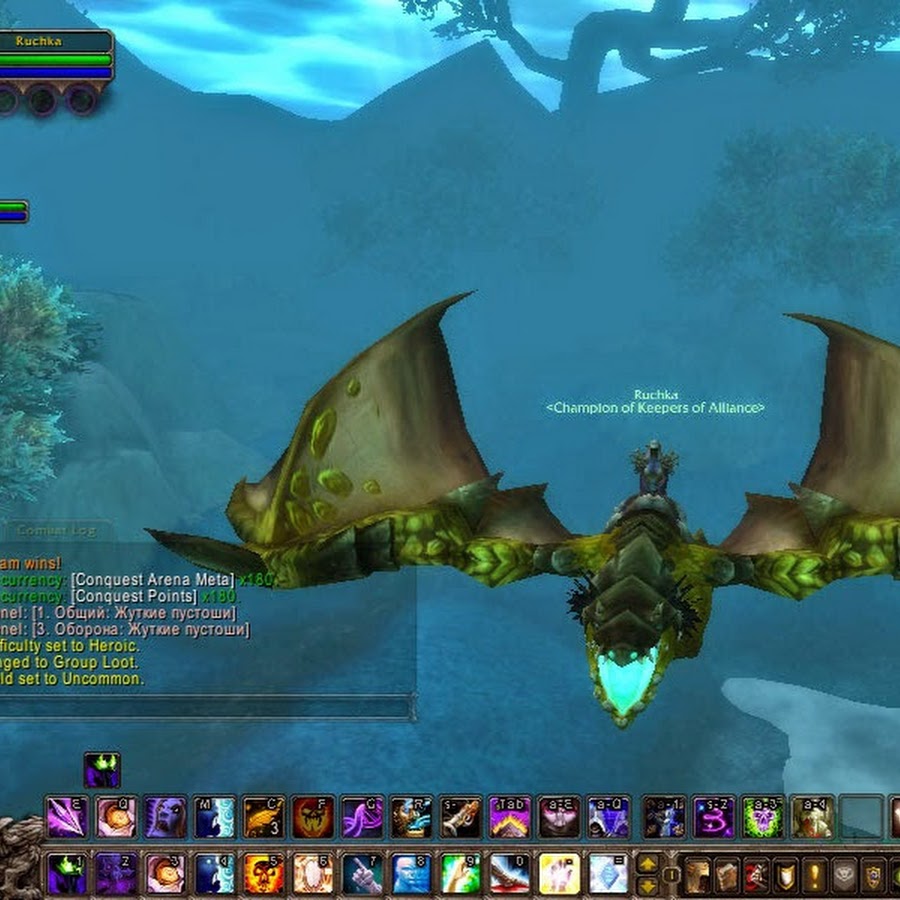Activate the orange skull mask ability on F
This screenshot has width=900, height=900.
point(313,817)
